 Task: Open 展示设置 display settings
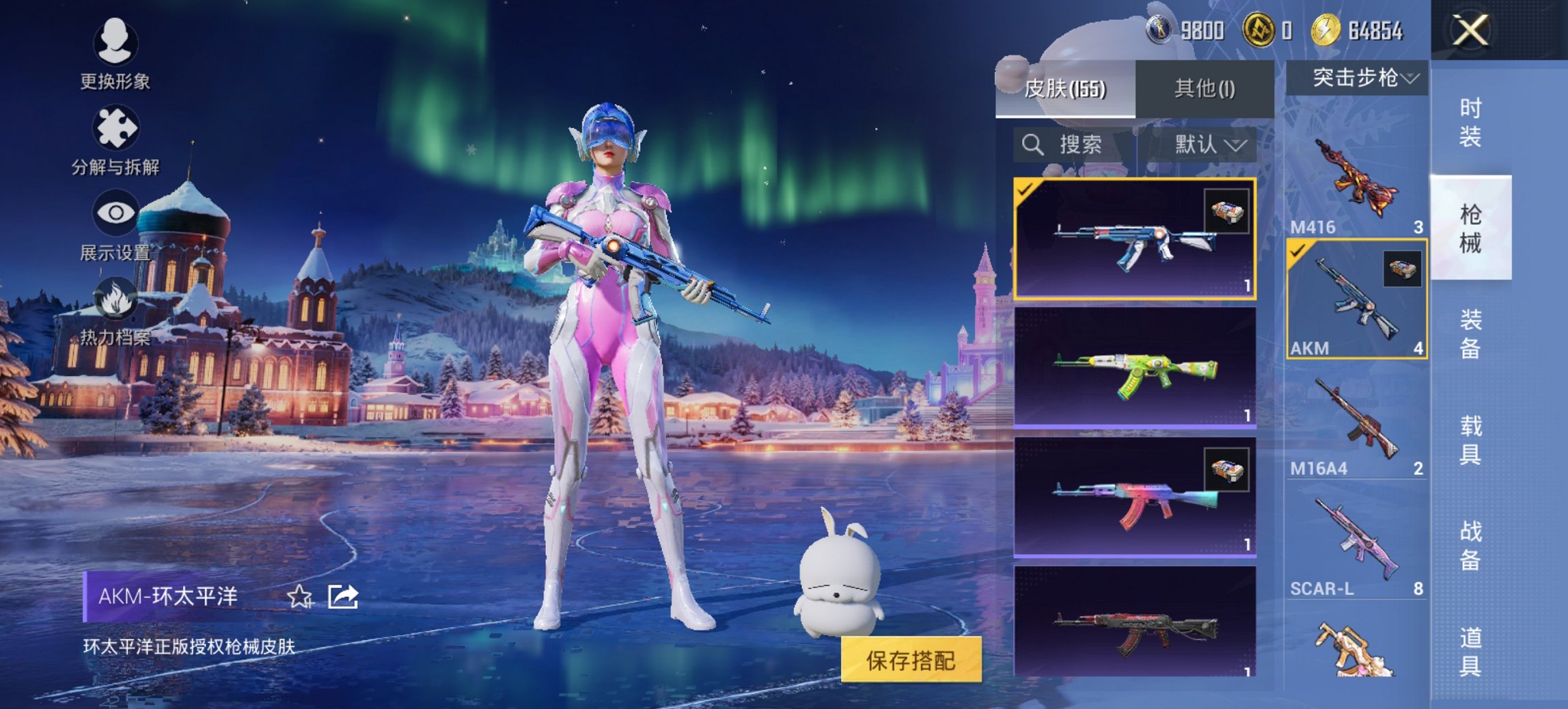[x=115, y=226]
